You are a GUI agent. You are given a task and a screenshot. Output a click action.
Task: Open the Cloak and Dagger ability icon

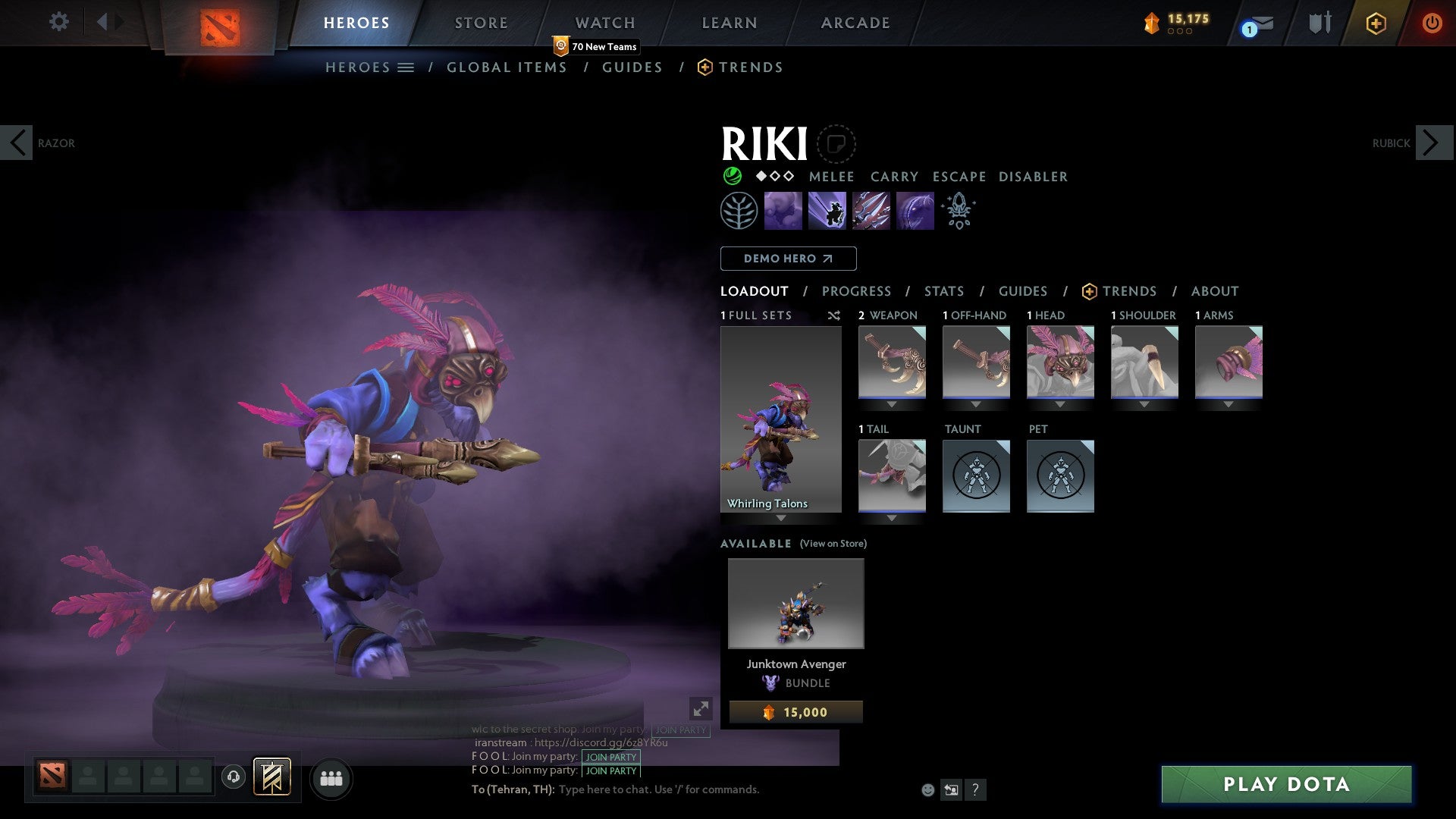pyautogui.click(x=915, y=211)
